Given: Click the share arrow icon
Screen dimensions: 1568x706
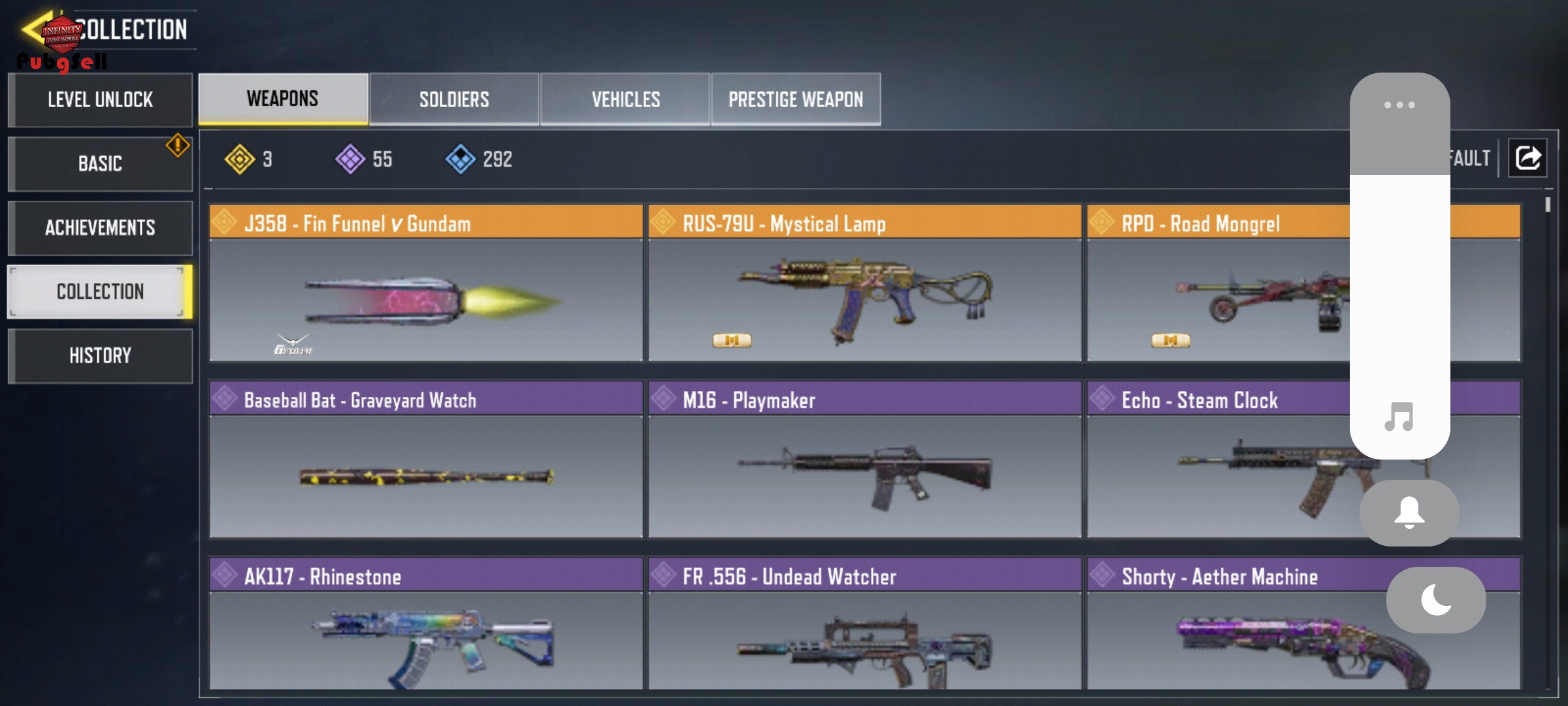Looking at the screenshot, I should [1527, 158].
